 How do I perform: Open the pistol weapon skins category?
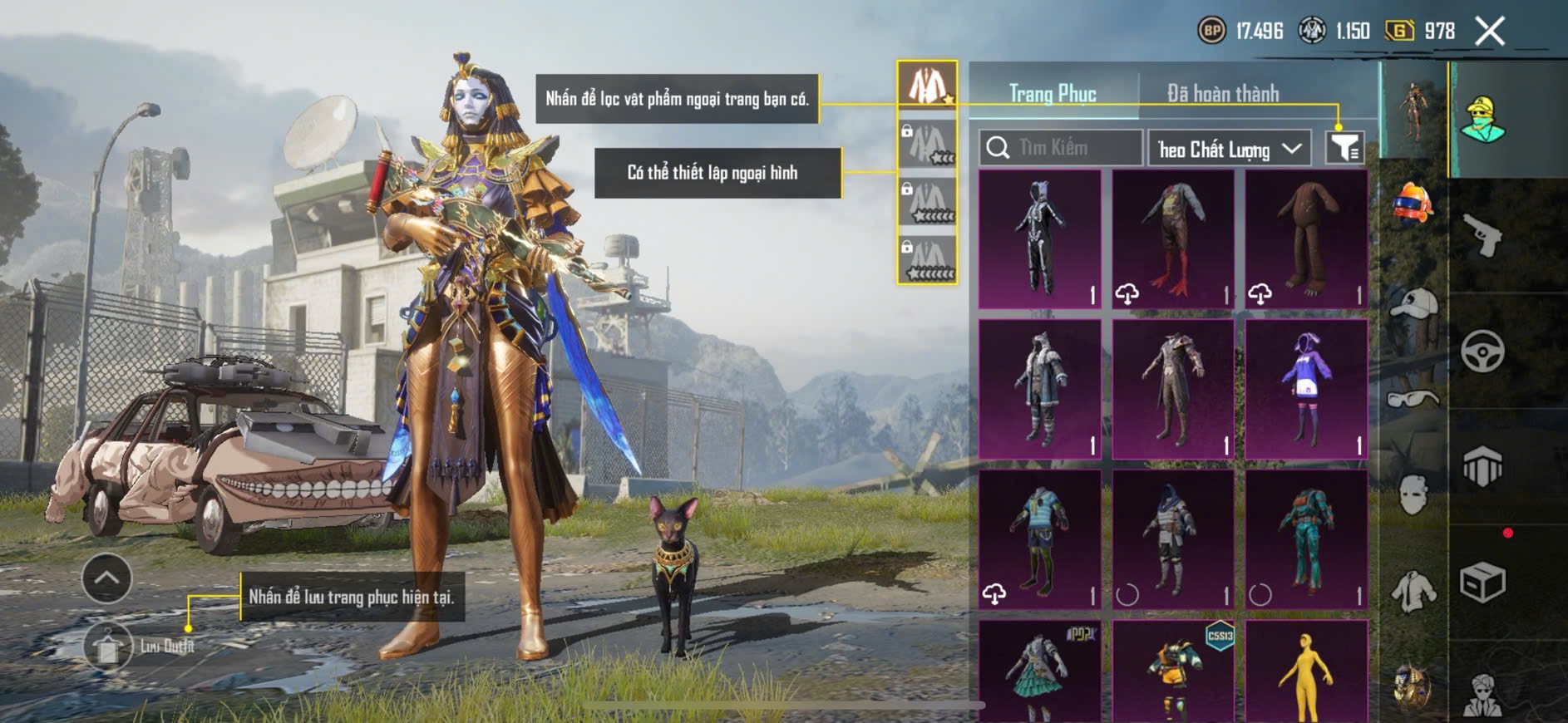[x=1482, y=235]
